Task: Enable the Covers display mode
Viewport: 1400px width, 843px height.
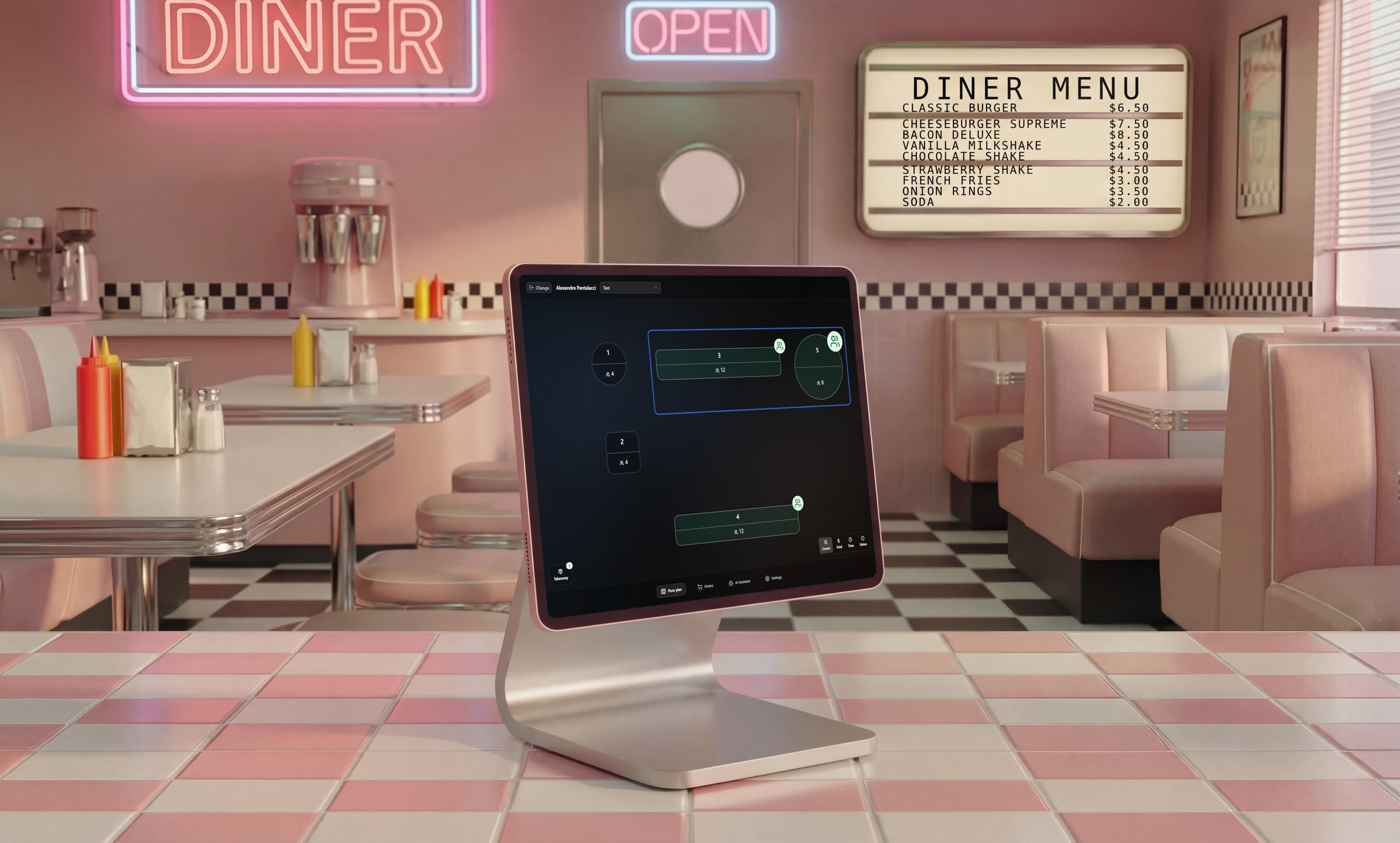Action: coord(826,545)
